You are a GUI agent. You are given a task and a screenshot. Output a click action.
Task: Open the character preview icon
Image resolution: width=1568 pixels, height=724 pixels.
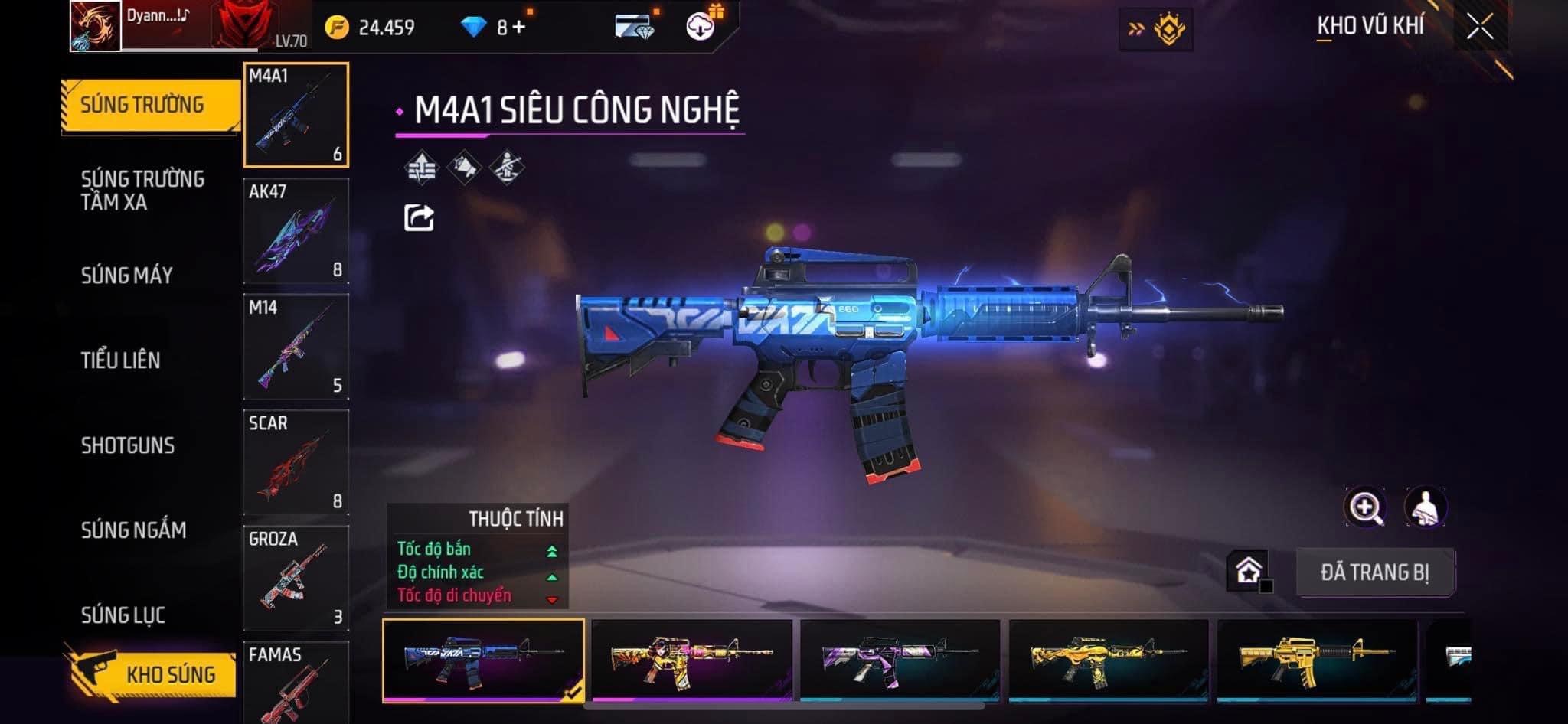1425,507
